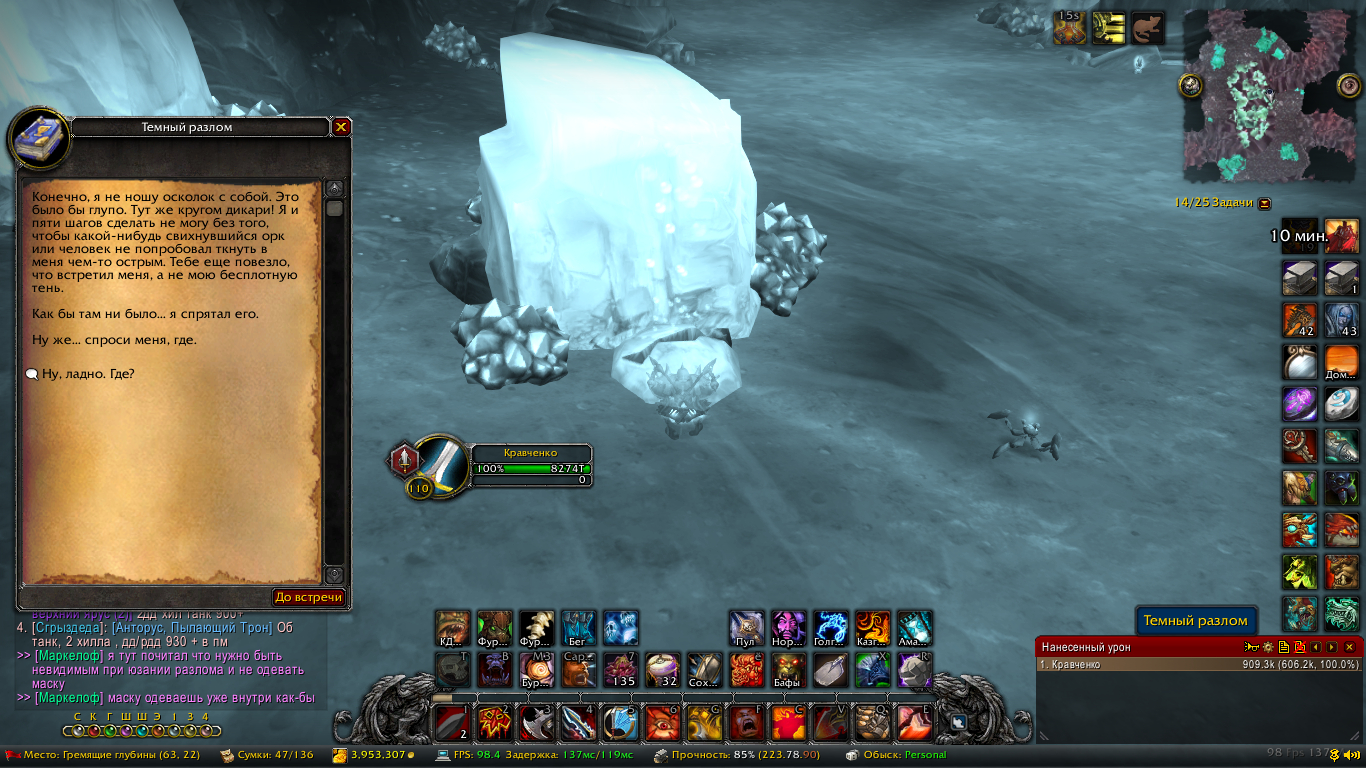The height and width of the screenshot is (768, 1366).
Task: Close the damage meter window
Action: (1349, 647)
